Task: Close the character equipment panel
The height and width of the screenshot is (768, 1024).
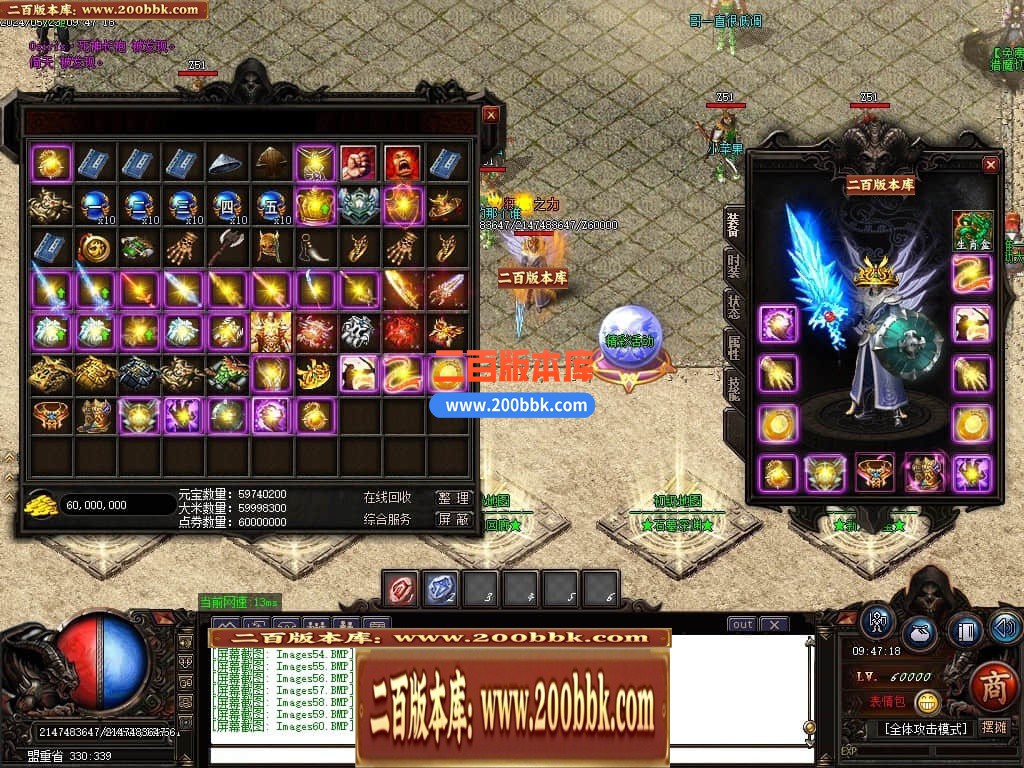Action: click(990, 165)
